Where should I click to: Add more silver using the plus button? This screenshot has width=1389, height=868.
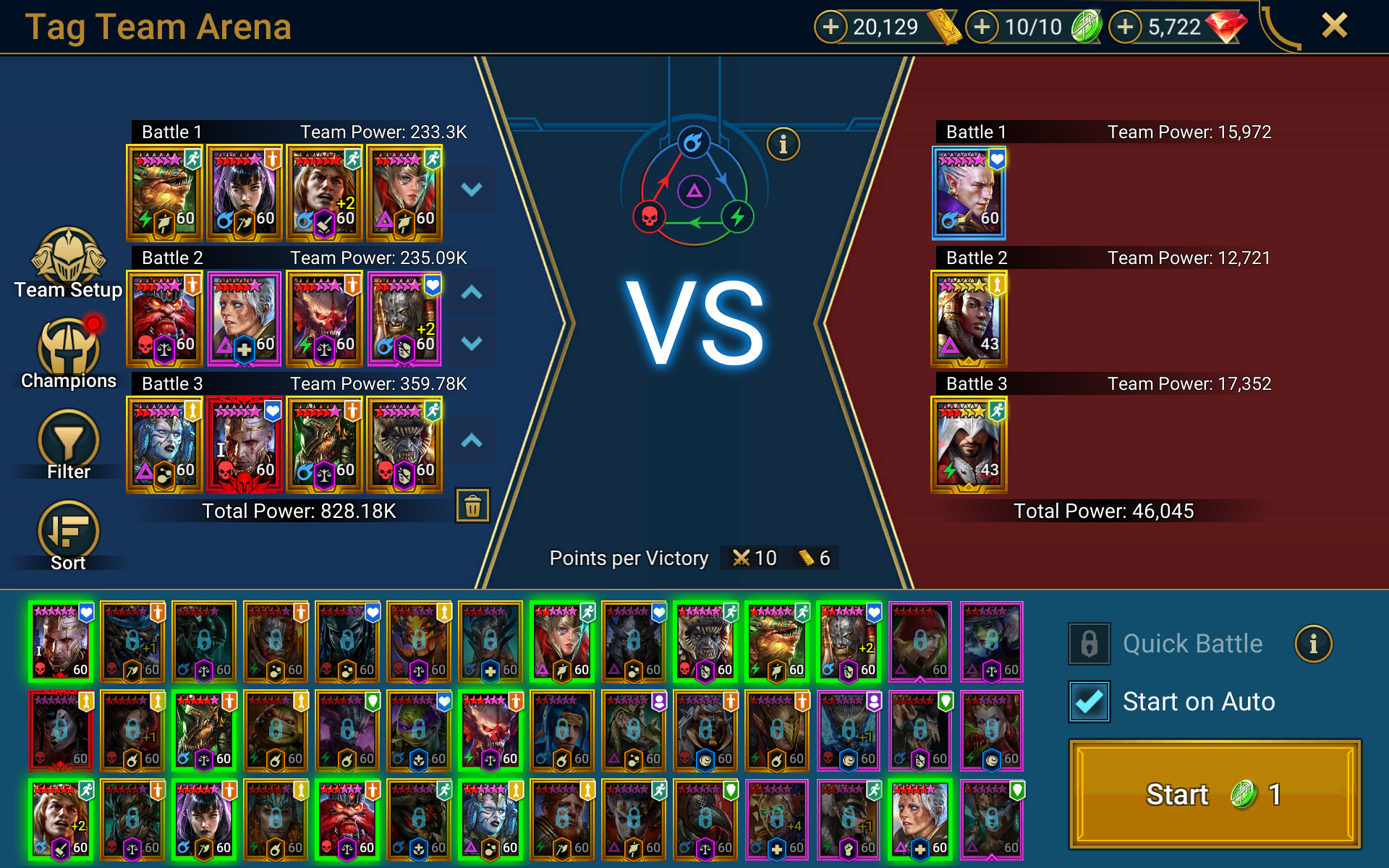tap(831, 27)
